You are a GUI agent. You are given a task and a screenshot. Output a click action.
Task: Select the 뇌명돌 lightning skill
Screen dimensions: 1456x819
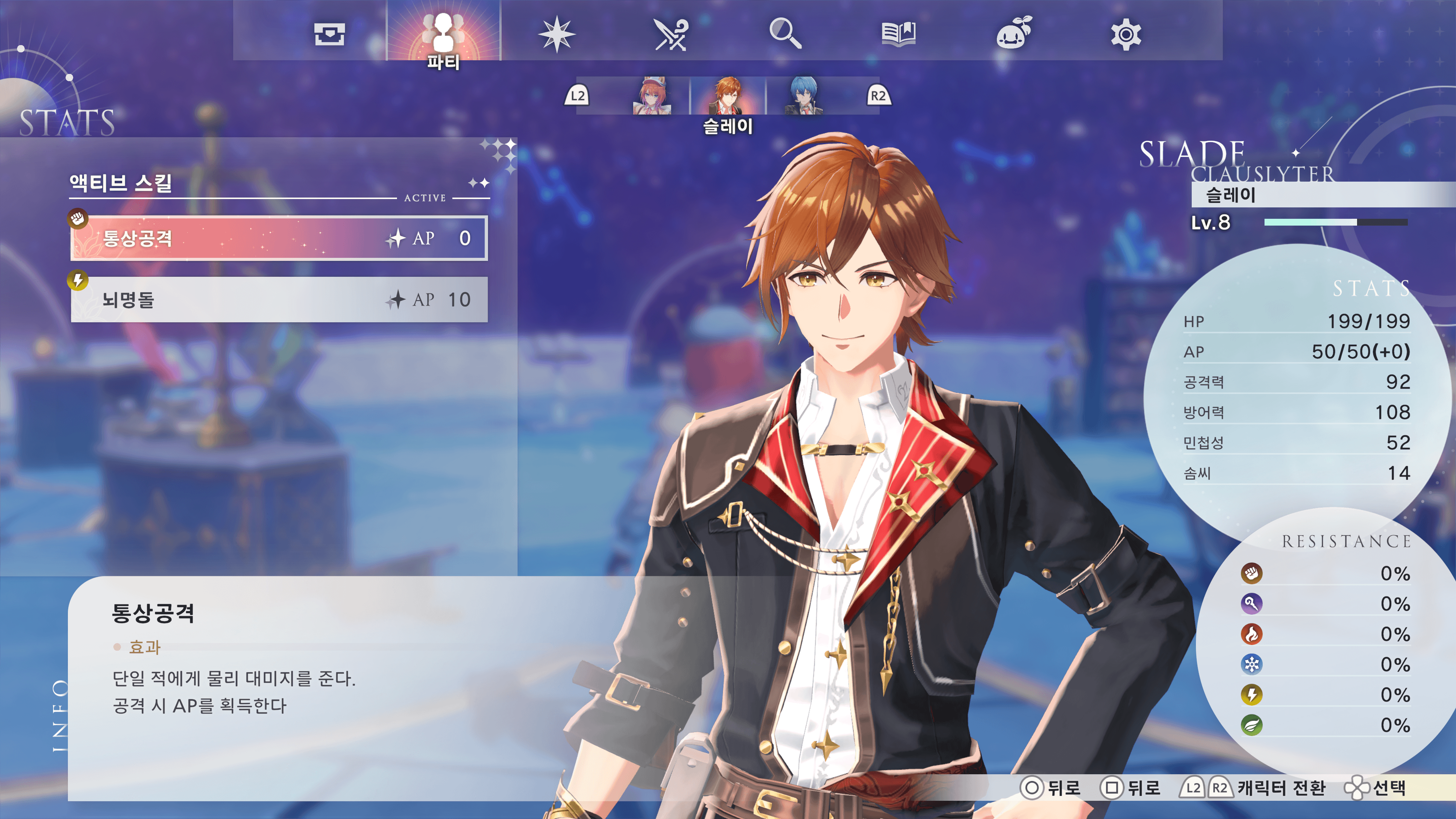coord(279,300)
